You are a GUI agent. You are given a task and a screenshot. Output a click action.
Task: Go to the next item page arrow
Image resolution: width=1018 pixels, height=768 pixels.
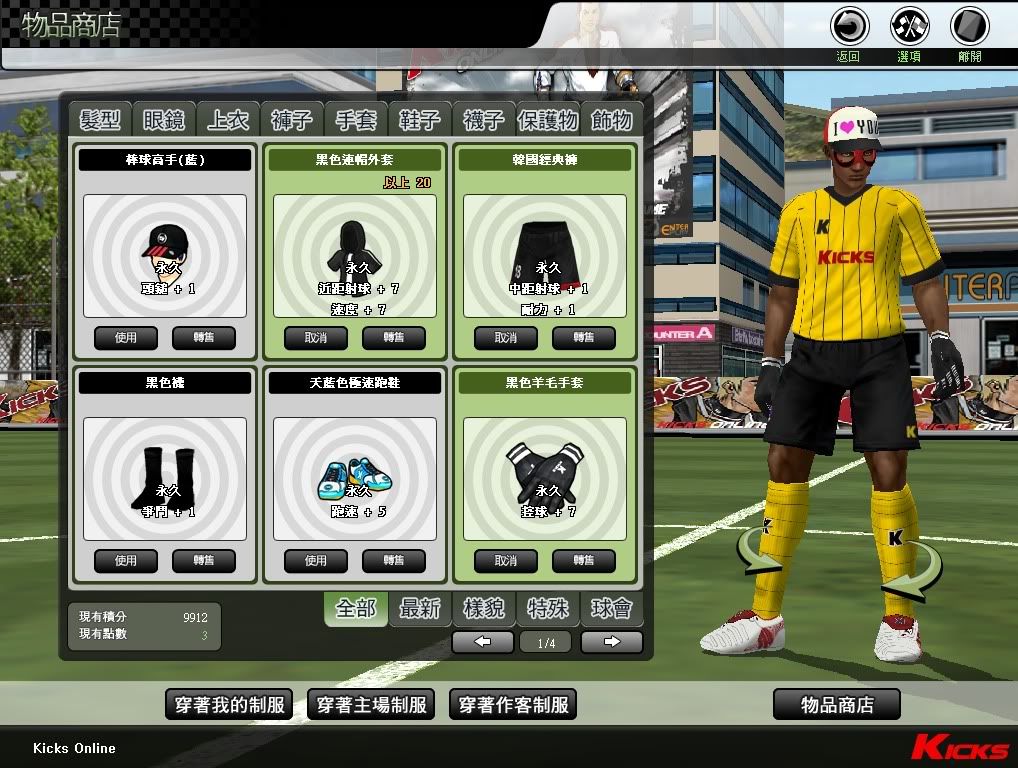tap(611, 643)
